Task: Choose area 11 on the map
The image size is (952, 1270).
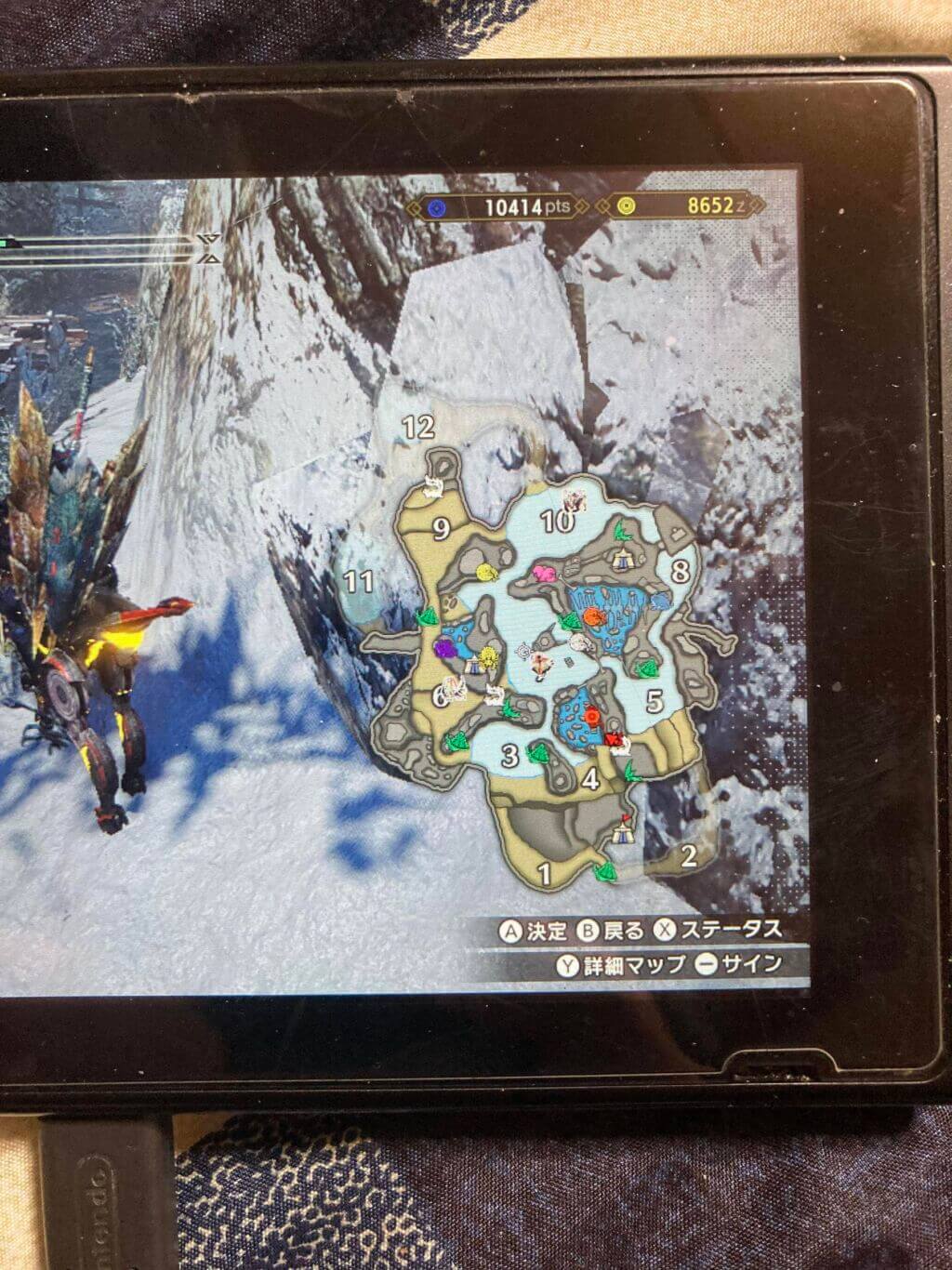Action: pos(359,582)
